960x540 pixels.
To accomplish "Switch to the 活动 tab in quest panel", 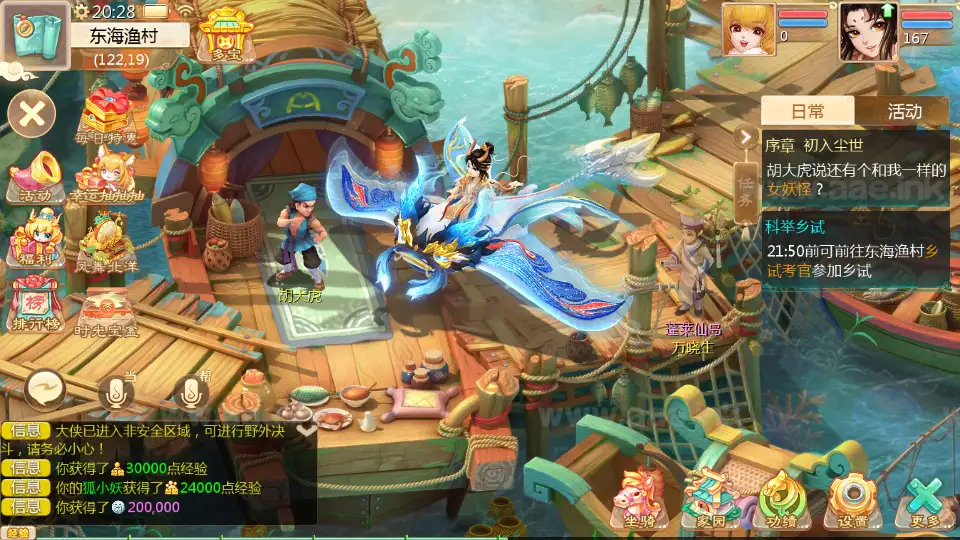I will 904,111.
